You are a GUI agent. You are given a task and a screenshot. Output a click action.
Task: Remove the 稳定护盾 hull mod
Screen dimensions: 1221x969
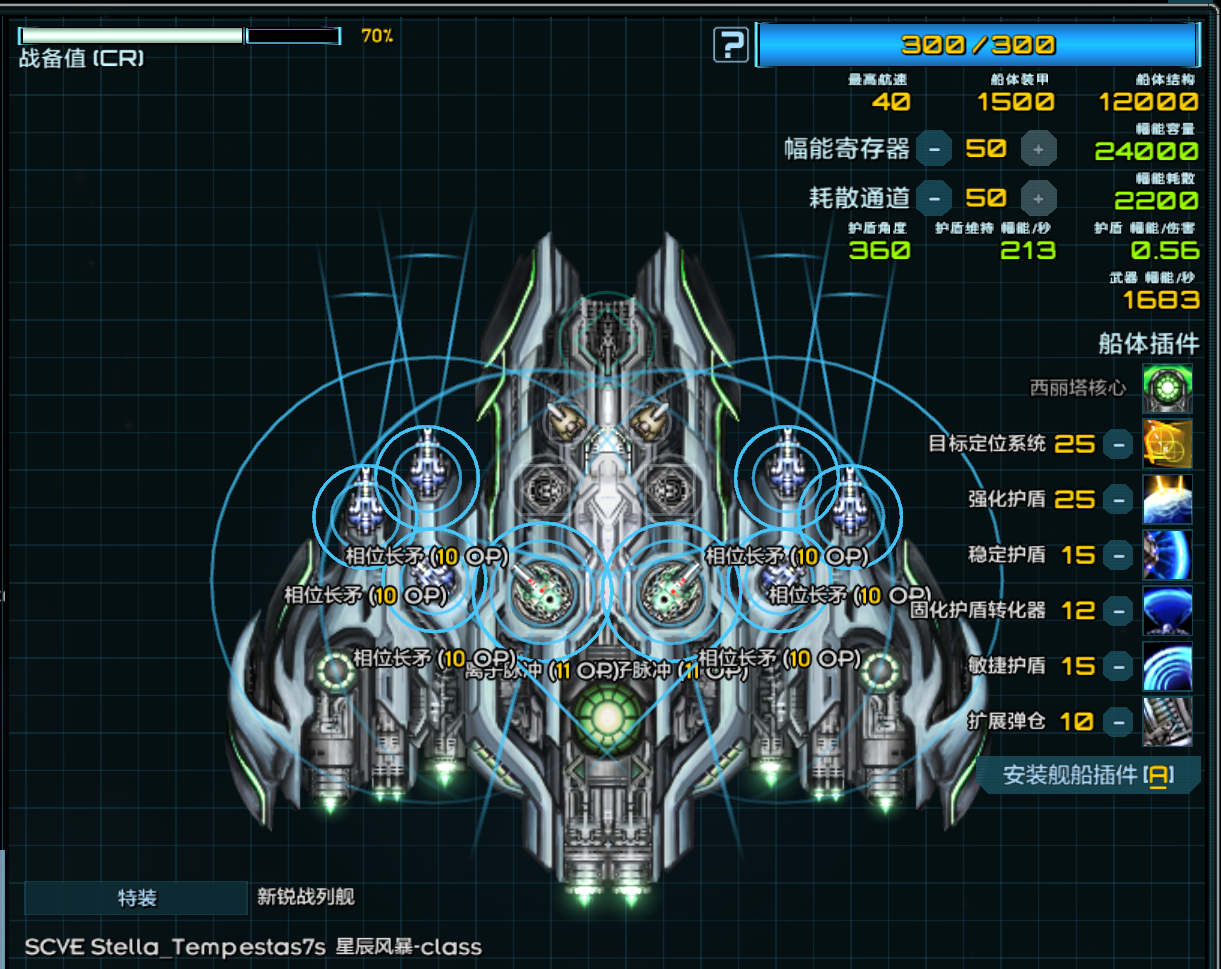coord(1118,555)
